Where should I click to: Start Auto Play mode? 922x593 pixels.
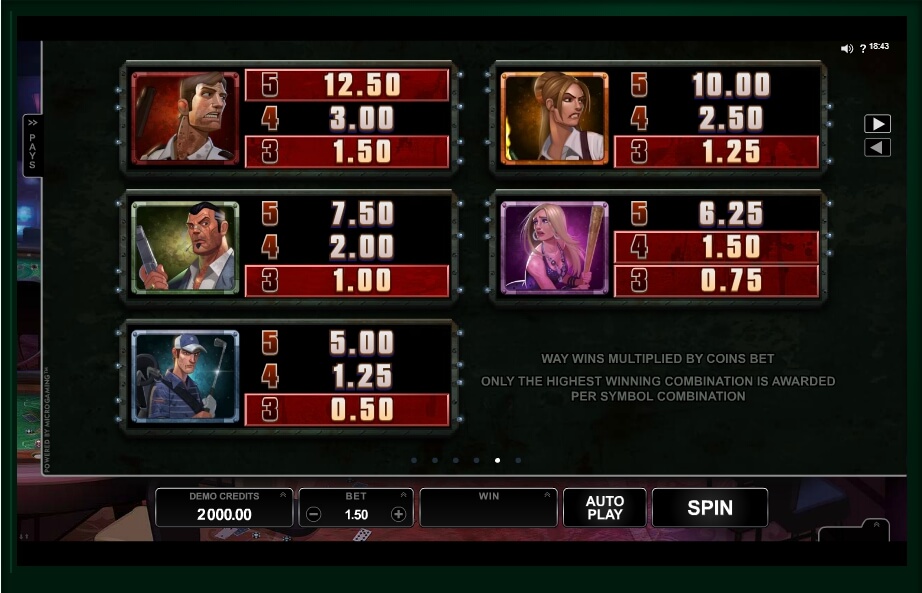click(604, 508)
